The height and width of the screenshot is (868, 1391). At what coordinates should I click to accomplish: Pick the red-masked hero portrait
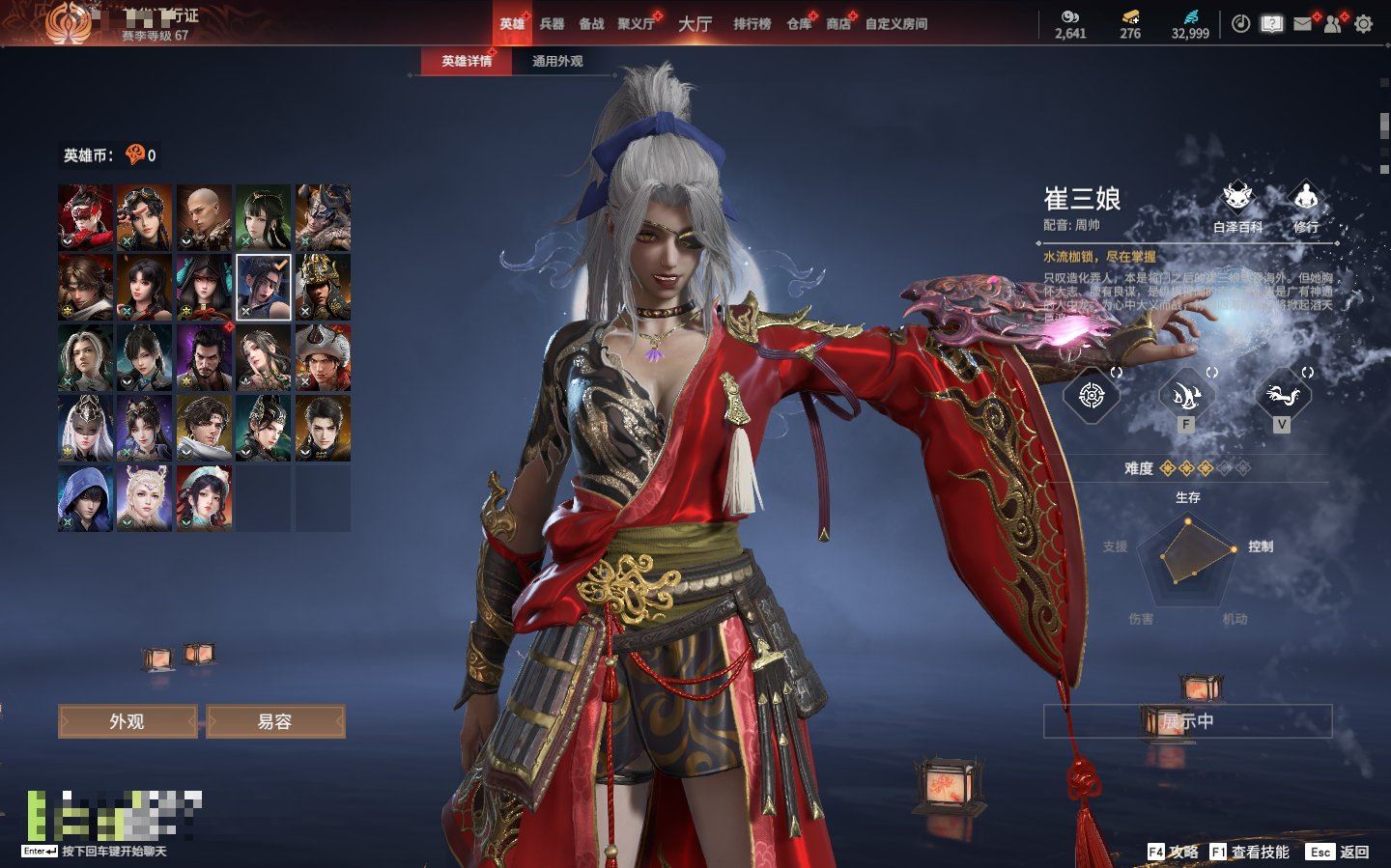coord(85,218)
